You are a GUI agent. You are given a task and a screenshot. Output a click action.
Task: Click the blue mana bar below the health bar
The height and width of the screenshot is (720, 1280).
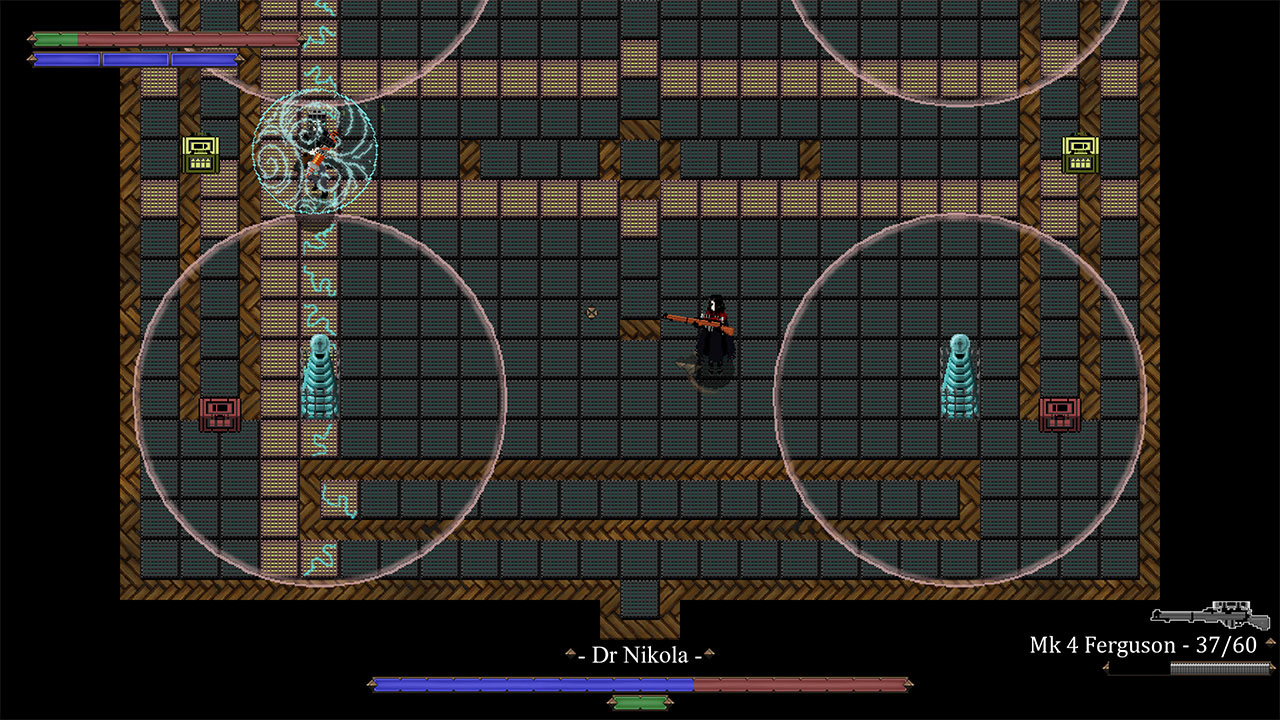click(x=135, y=60)
